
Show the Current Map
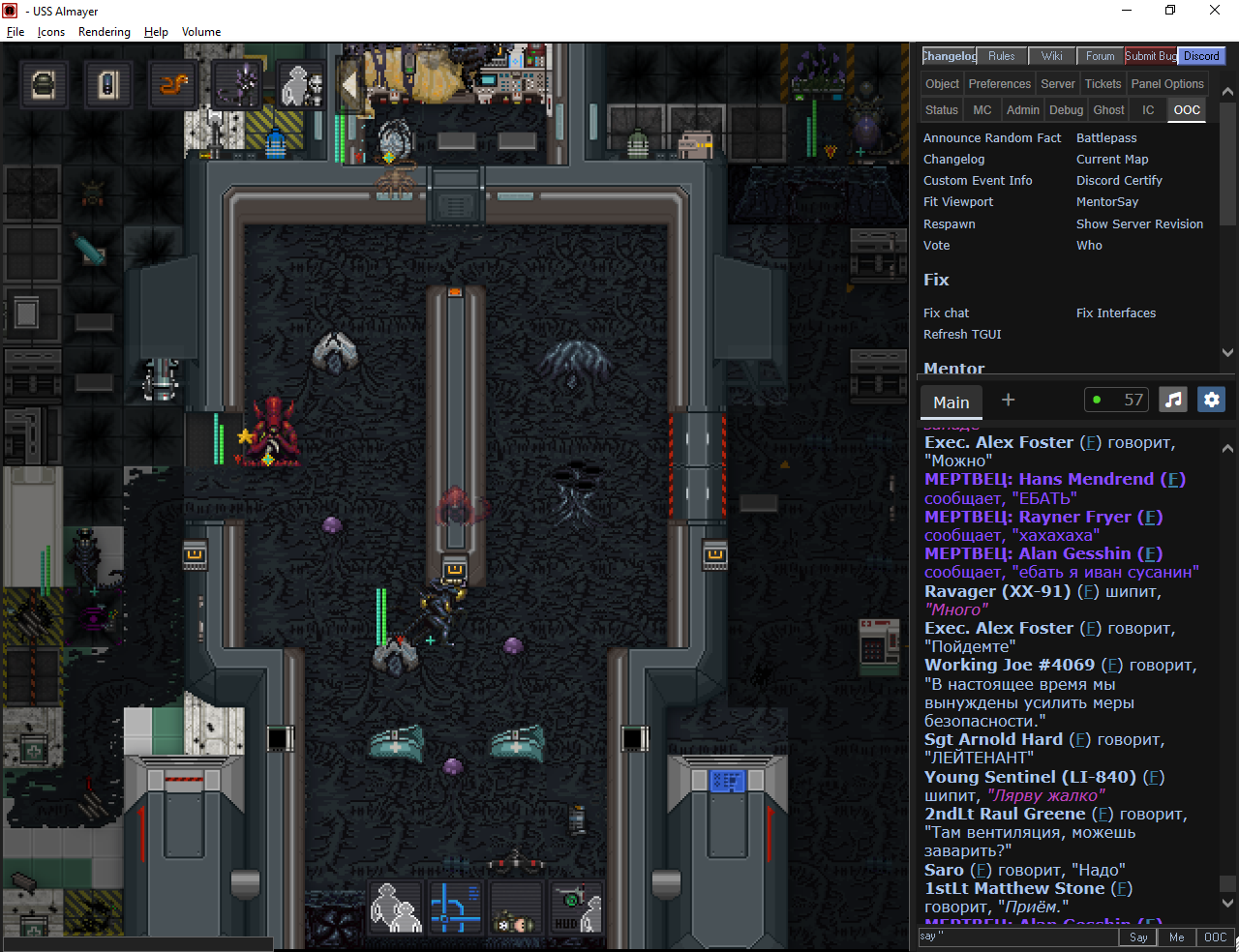(1112, 160)
